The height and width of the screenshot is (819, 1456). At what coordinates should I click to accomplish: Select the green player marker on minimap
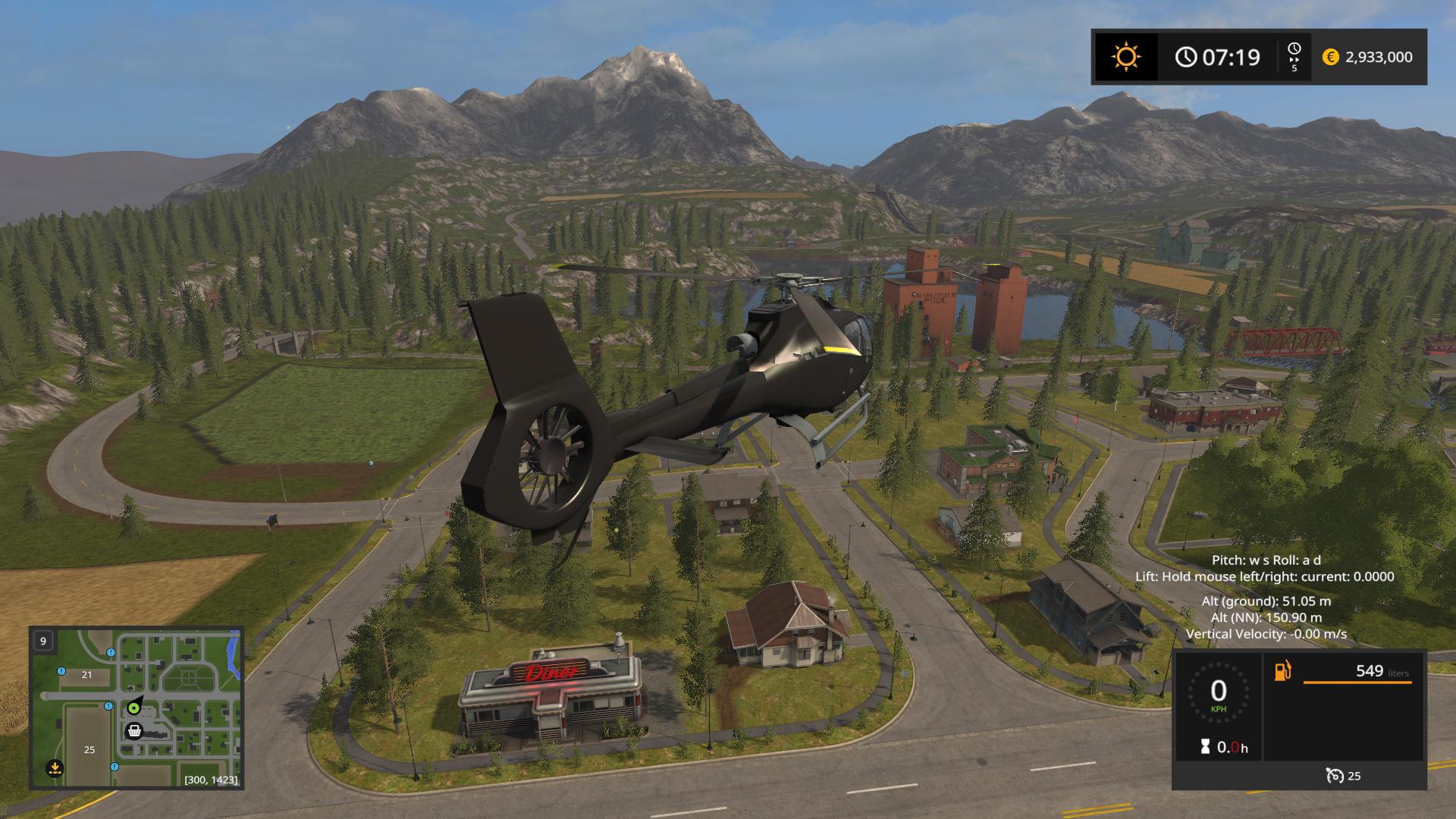click(x=134, y=708)
